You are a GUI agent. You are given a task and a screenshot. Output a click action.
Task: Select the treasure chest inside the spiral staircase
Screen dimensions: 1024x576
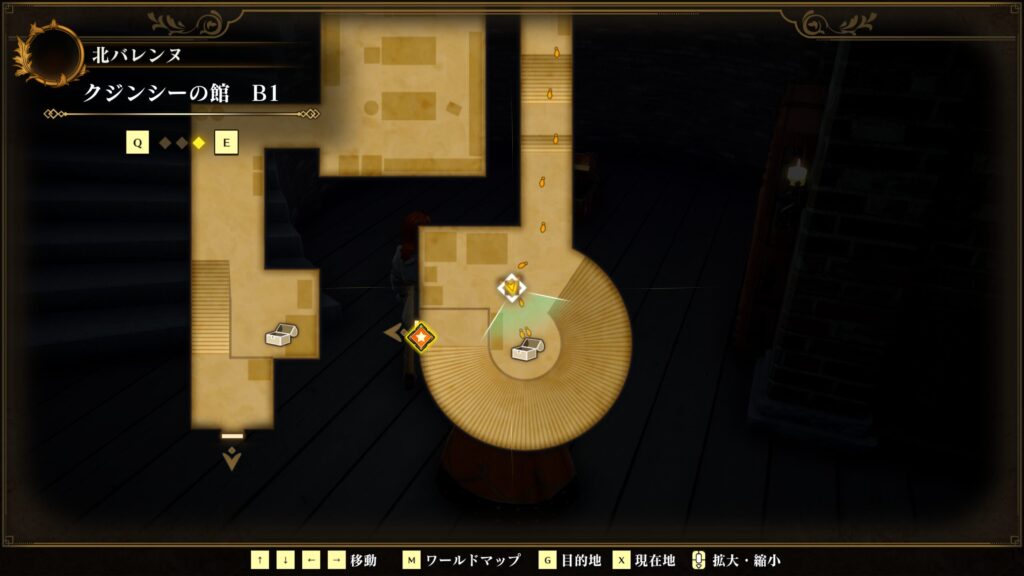(527, 349)
